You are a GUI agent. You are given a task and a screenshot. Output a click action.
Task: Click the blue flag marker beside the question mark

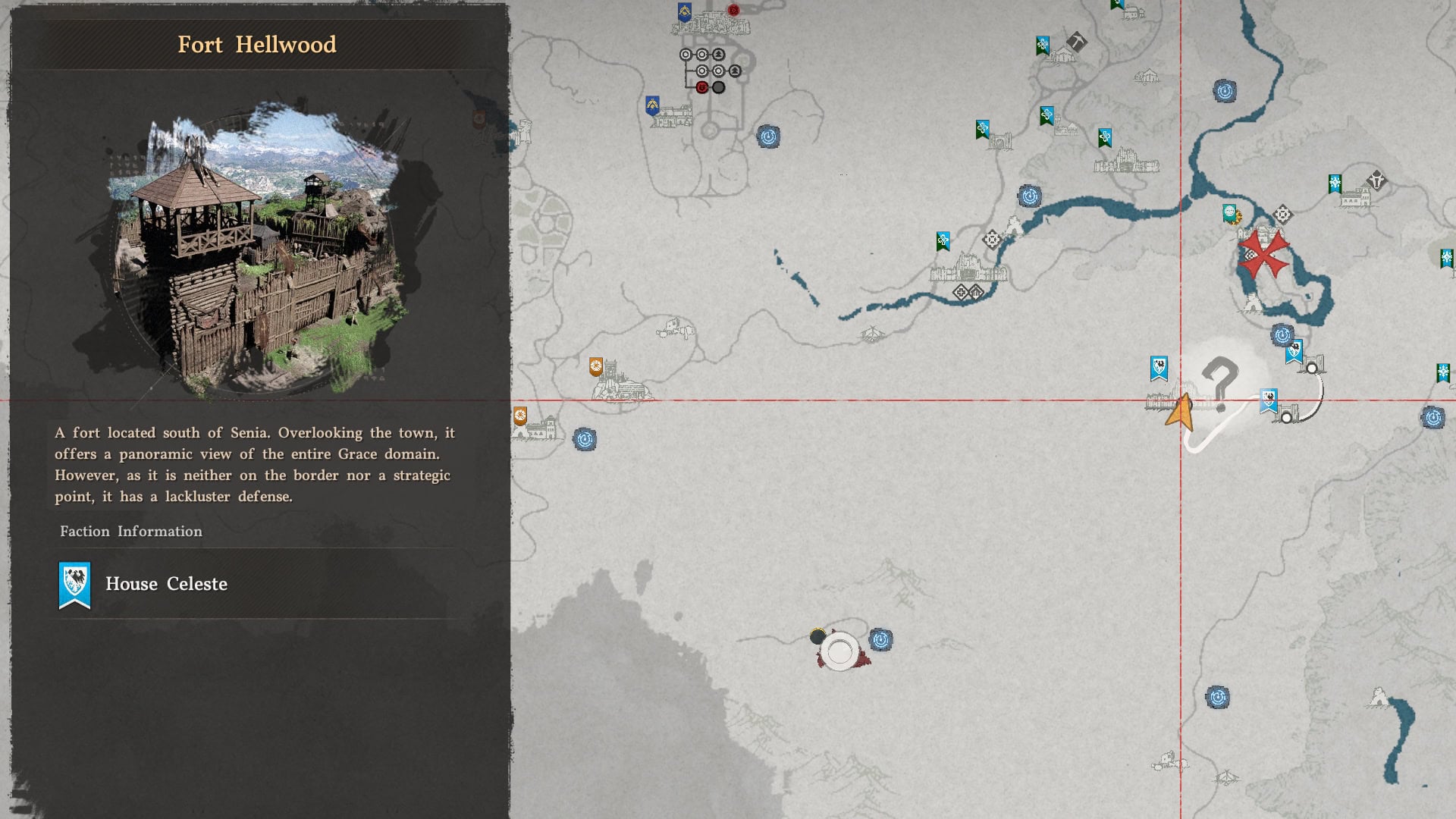(x=1159, y=368)
